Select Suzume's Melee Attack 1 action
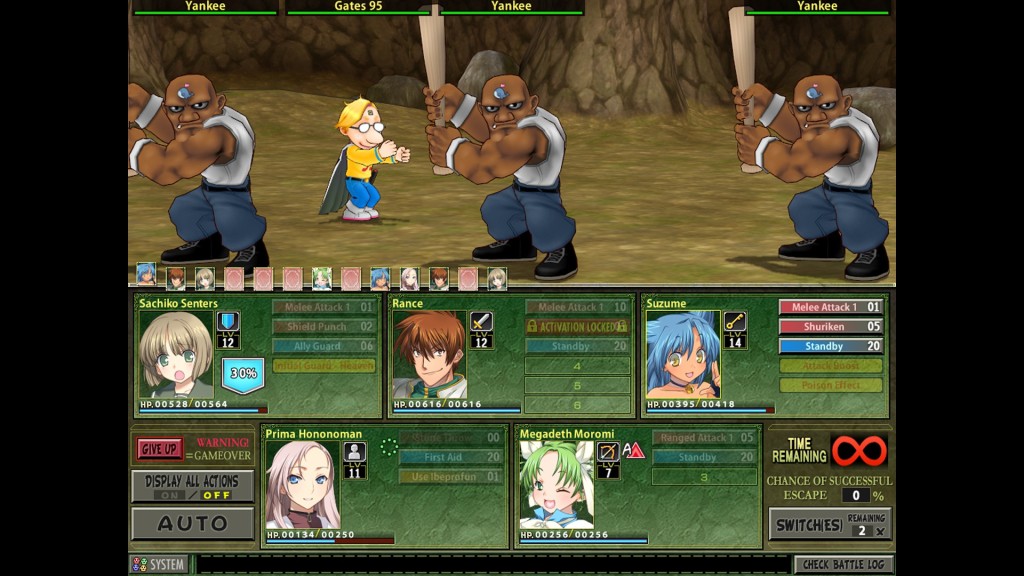Image resolution: width=1024 pixels, height=576 pixels. point(831,307)
